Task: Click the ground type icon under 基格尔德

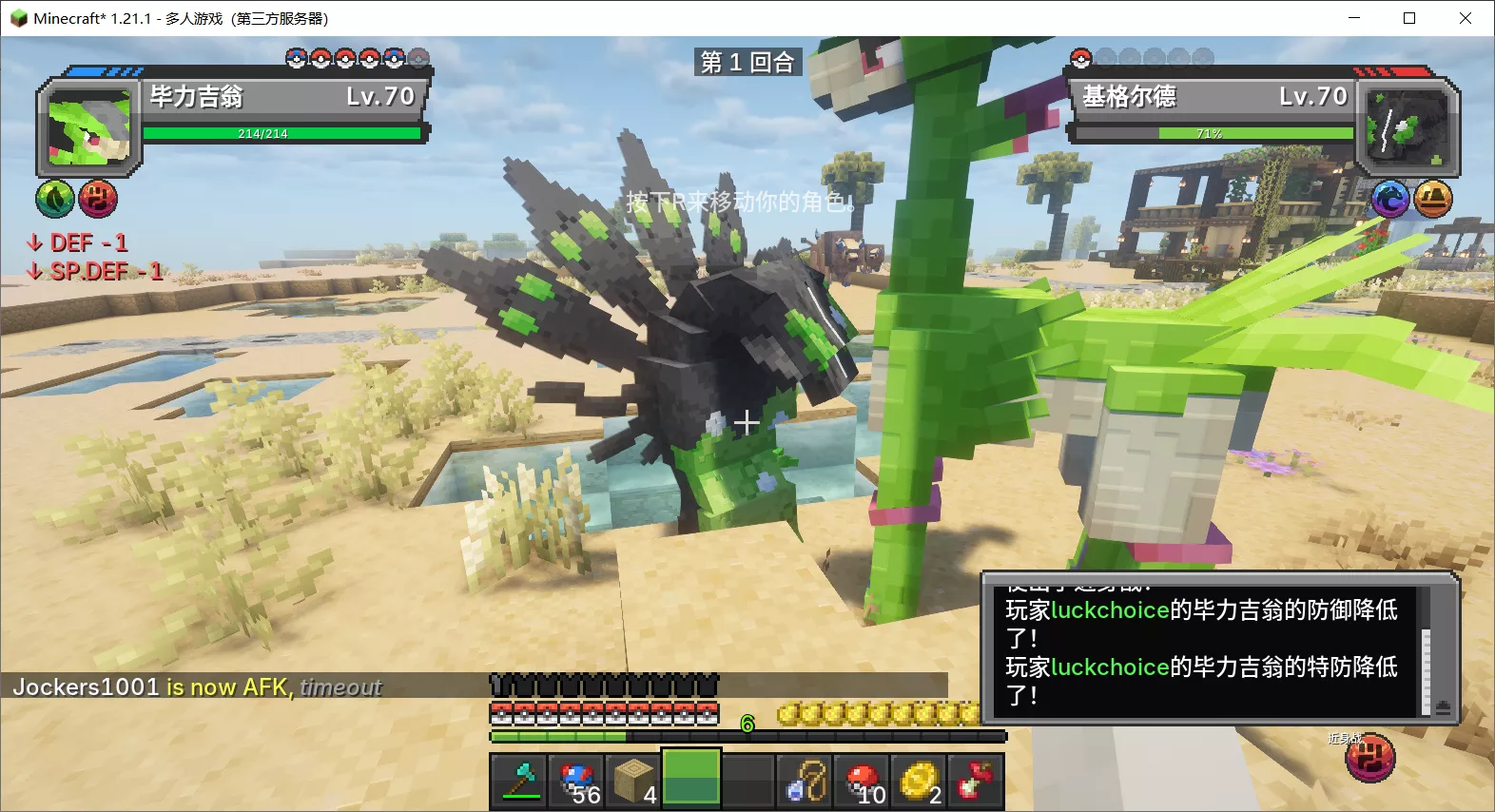Action: click(1432, 199)
